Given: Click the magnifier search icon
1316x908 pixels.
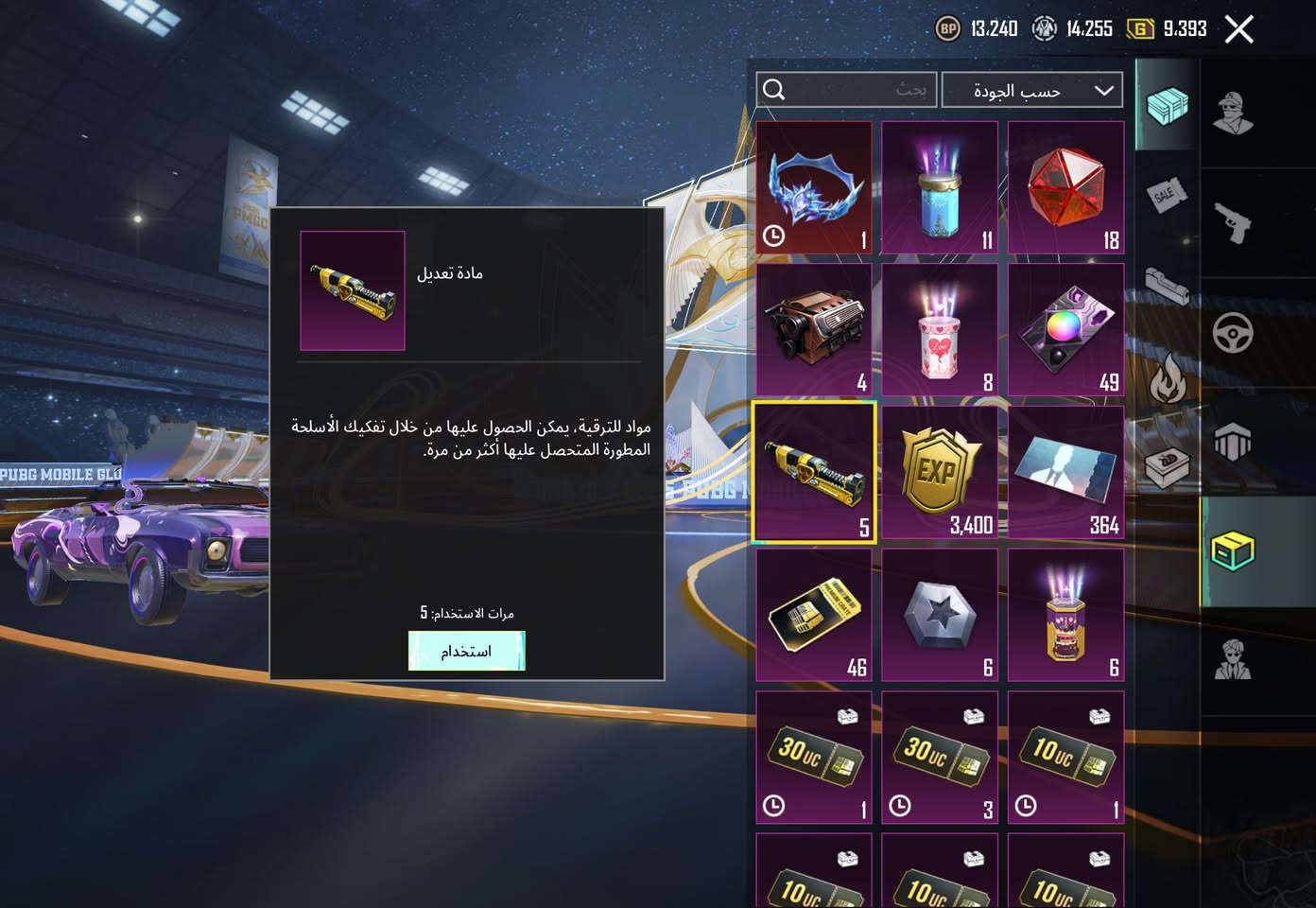Looking at the screenshot, I should click(775, 89).
